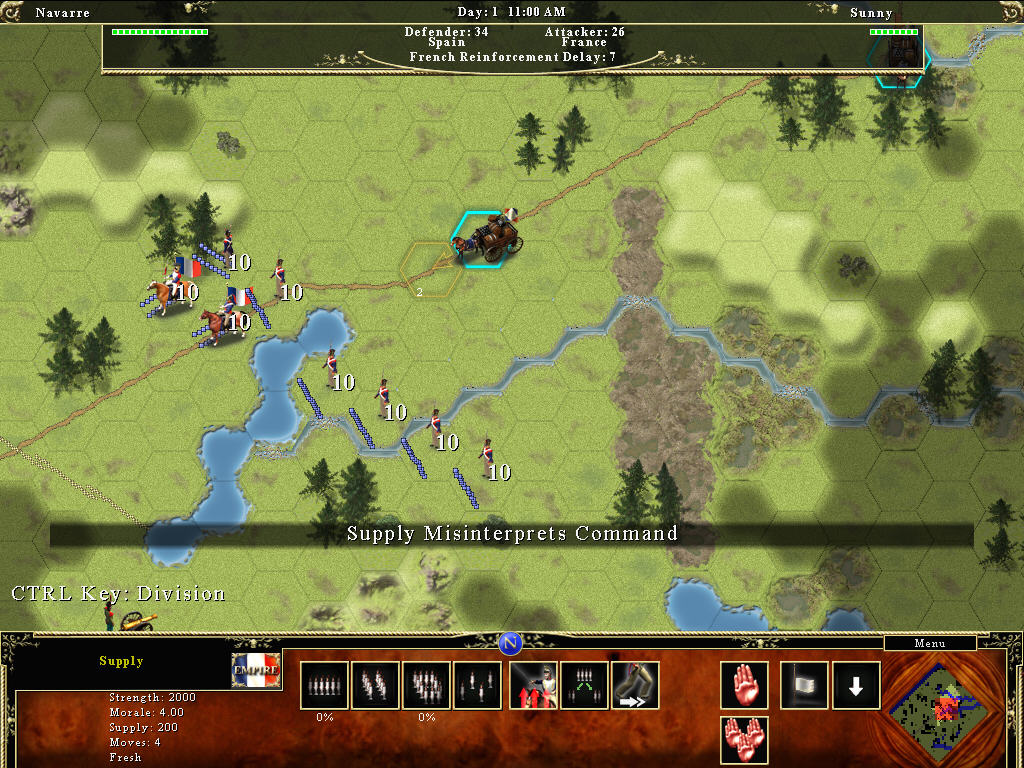Choose the column formation icon
The height and width of the screenshot is (768, 1024).
[375, 685]
